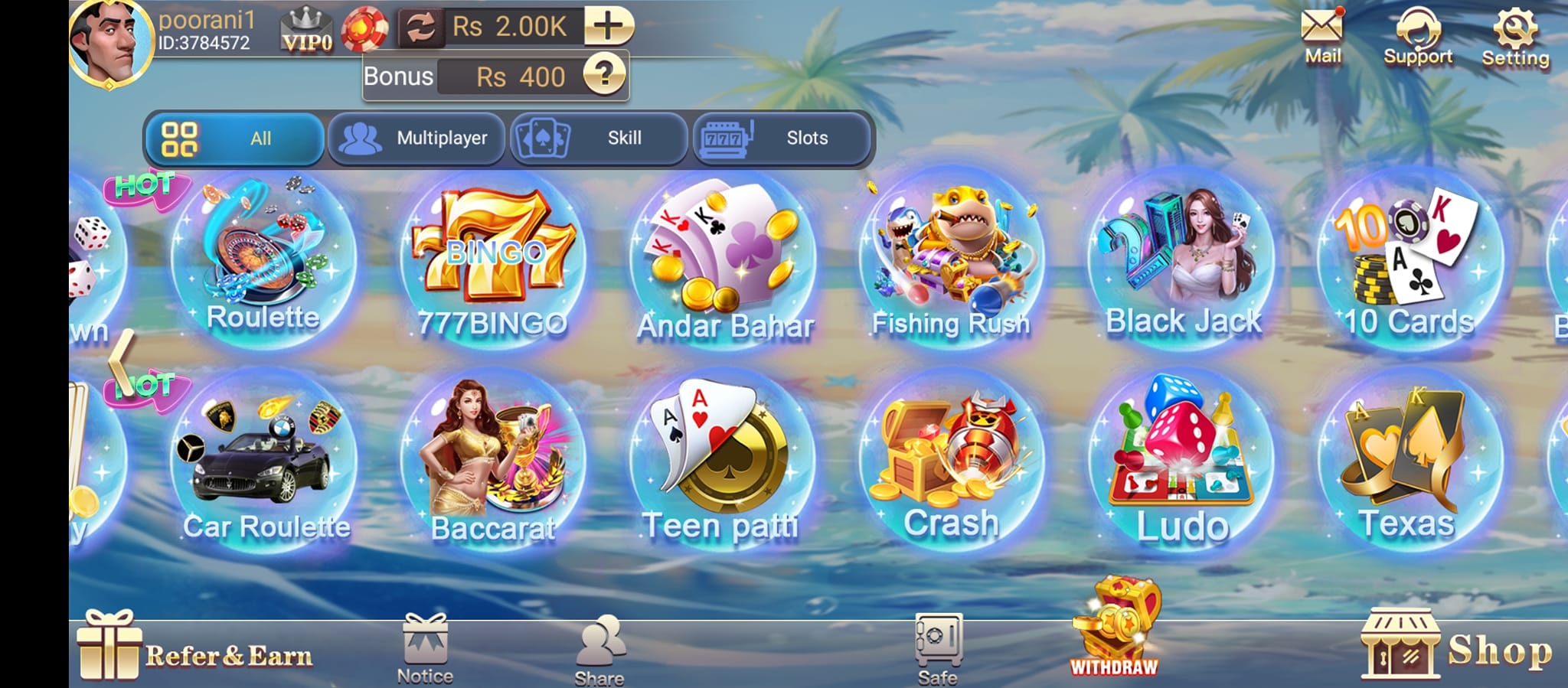This screenshot has height=688, width=1568.
Task: Launch the Fishing Rush game
Action: (952, 253)
